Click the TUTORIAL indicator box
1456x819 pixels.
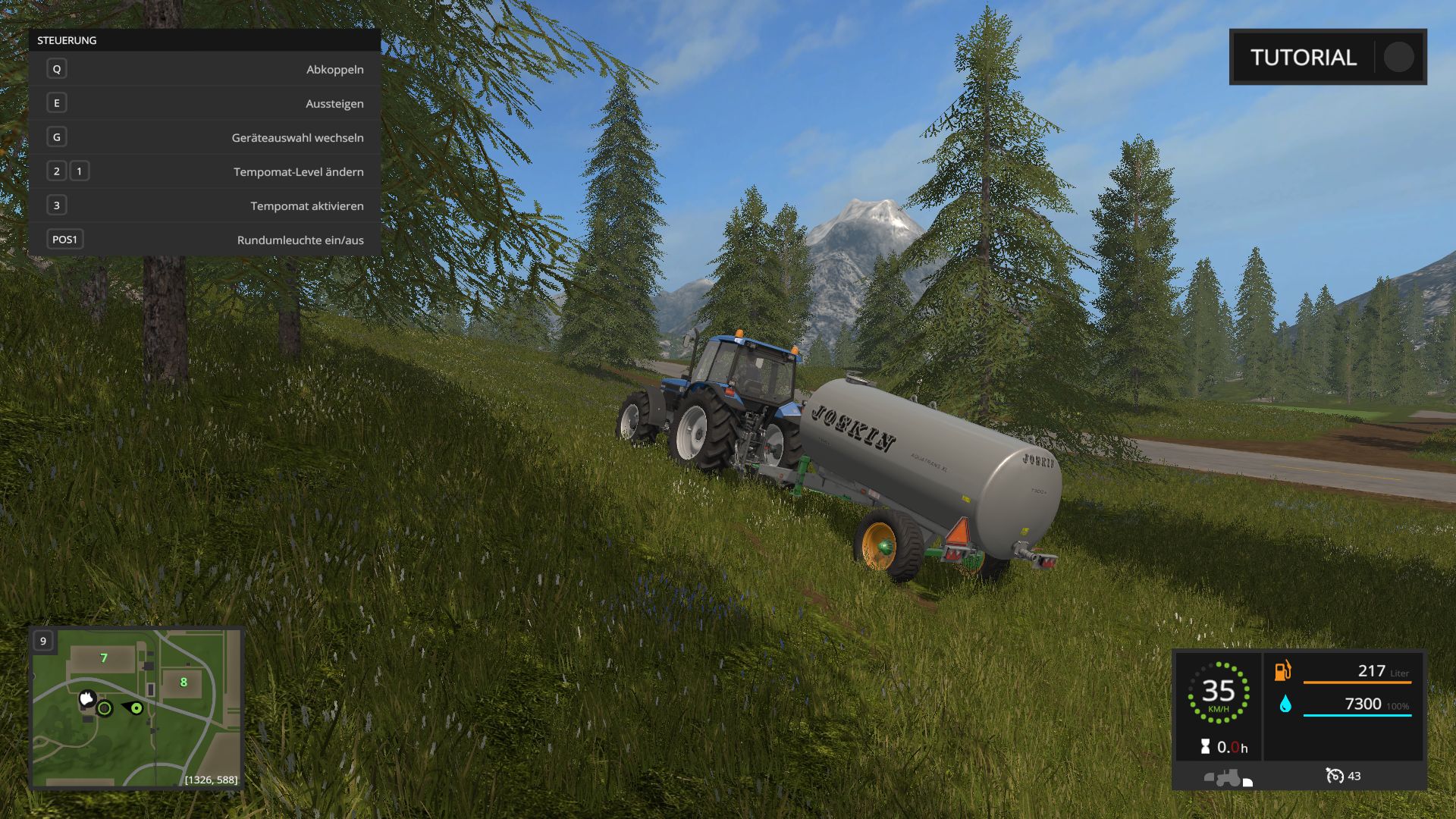(x=1327, y=57)
